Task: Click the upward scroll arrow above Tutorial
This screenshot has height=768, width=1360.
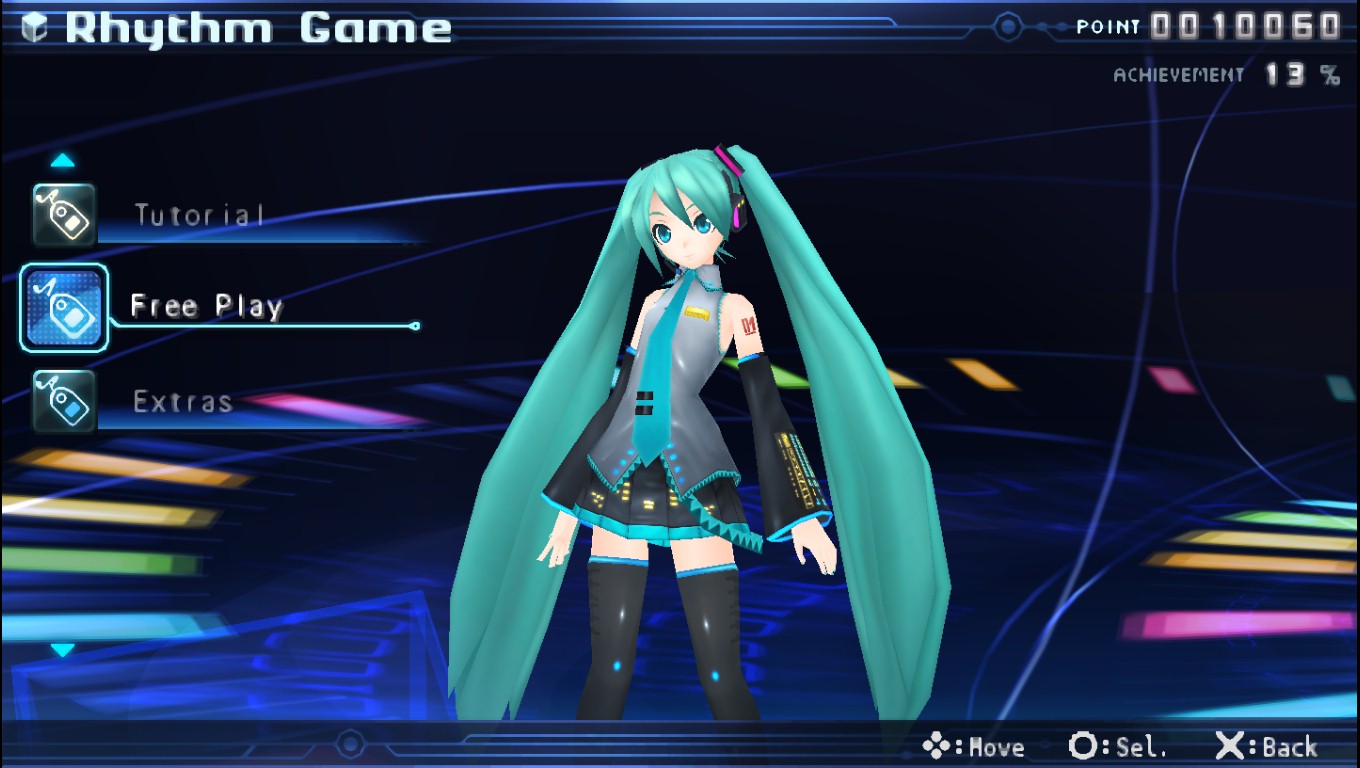Action: click(63, 160)
